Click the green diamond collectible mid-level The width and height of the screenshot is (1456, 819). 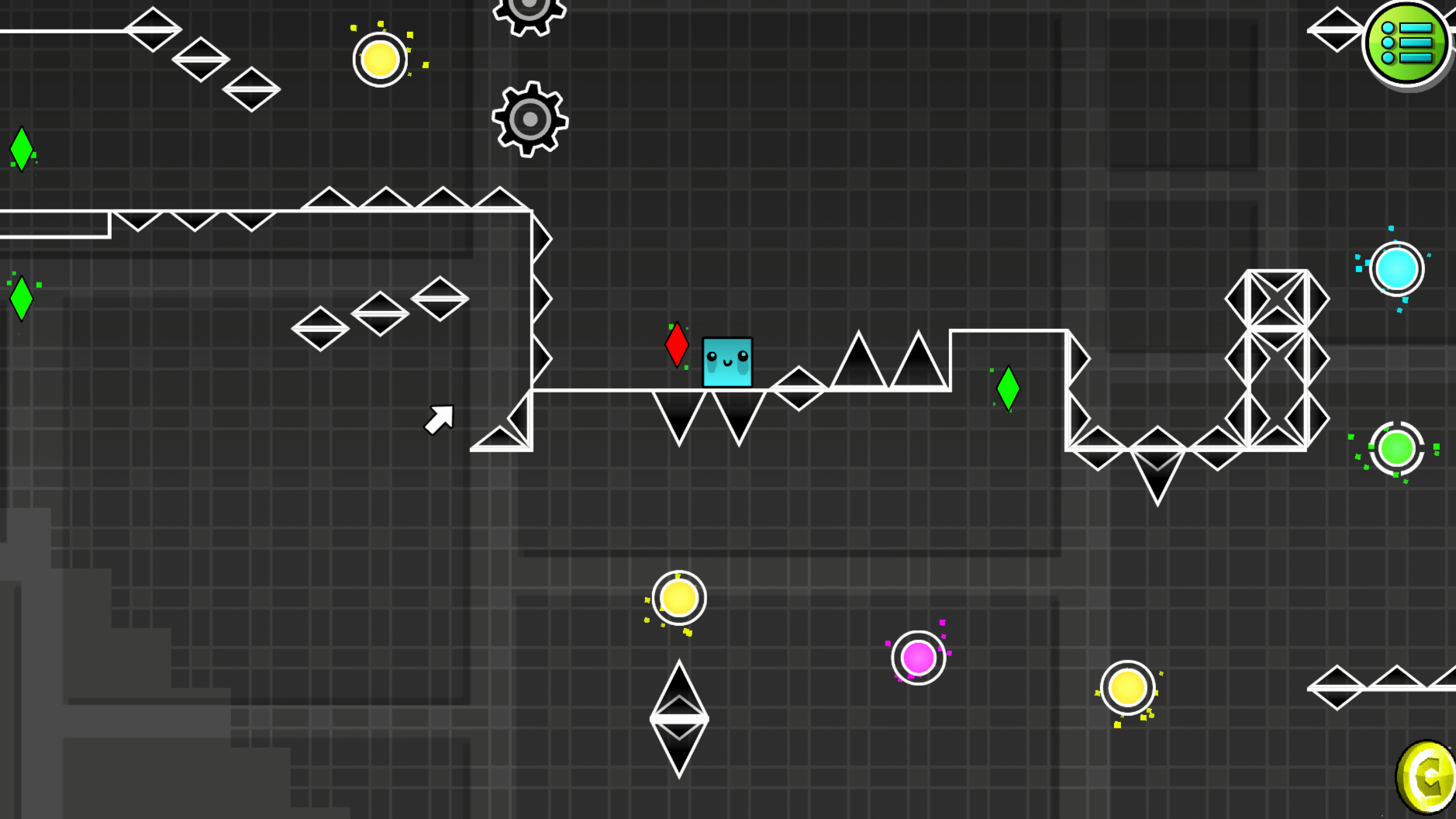point(1009,386)
